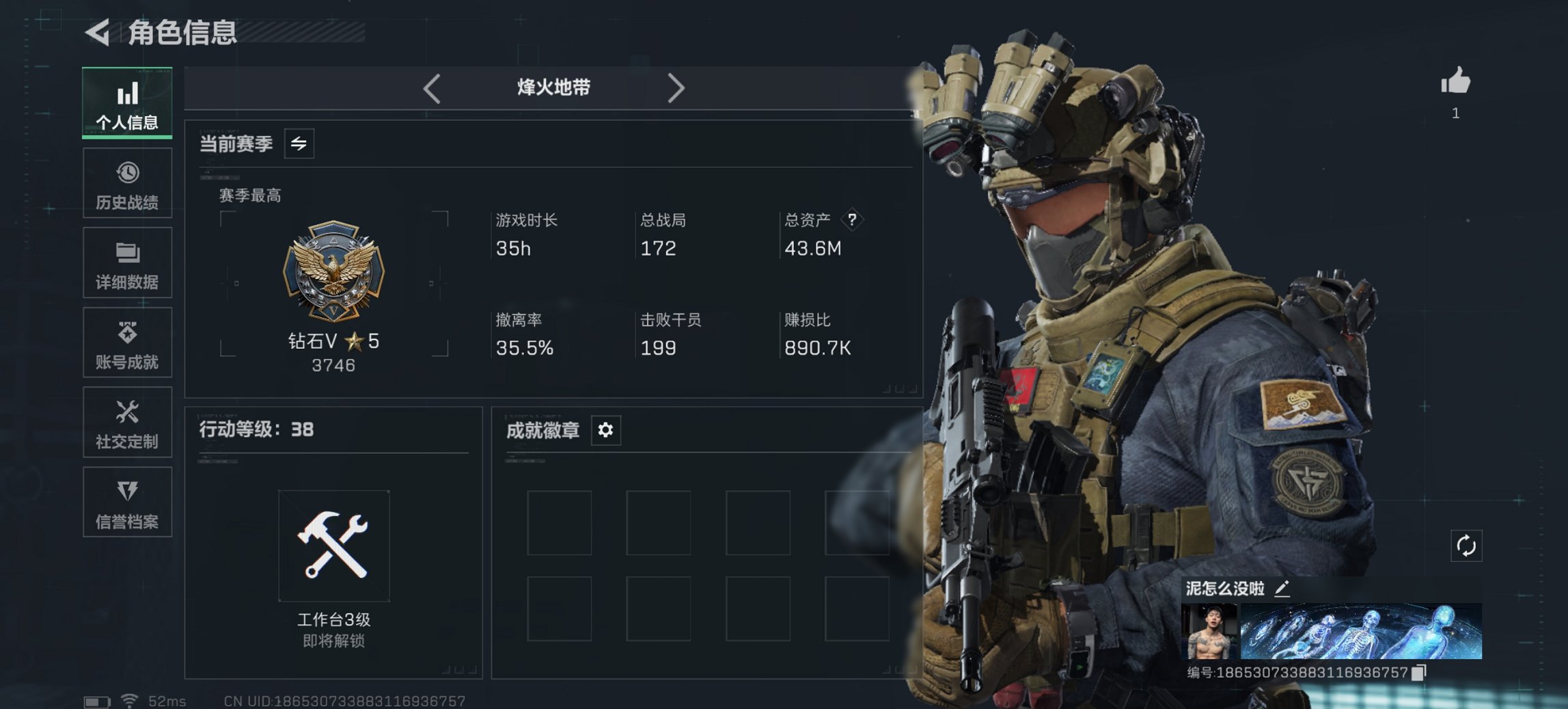This screenshot has width=1568, height=709.
Task: Open the 个人信息 panel in the sidebar
Action: [x=127, y=103]
